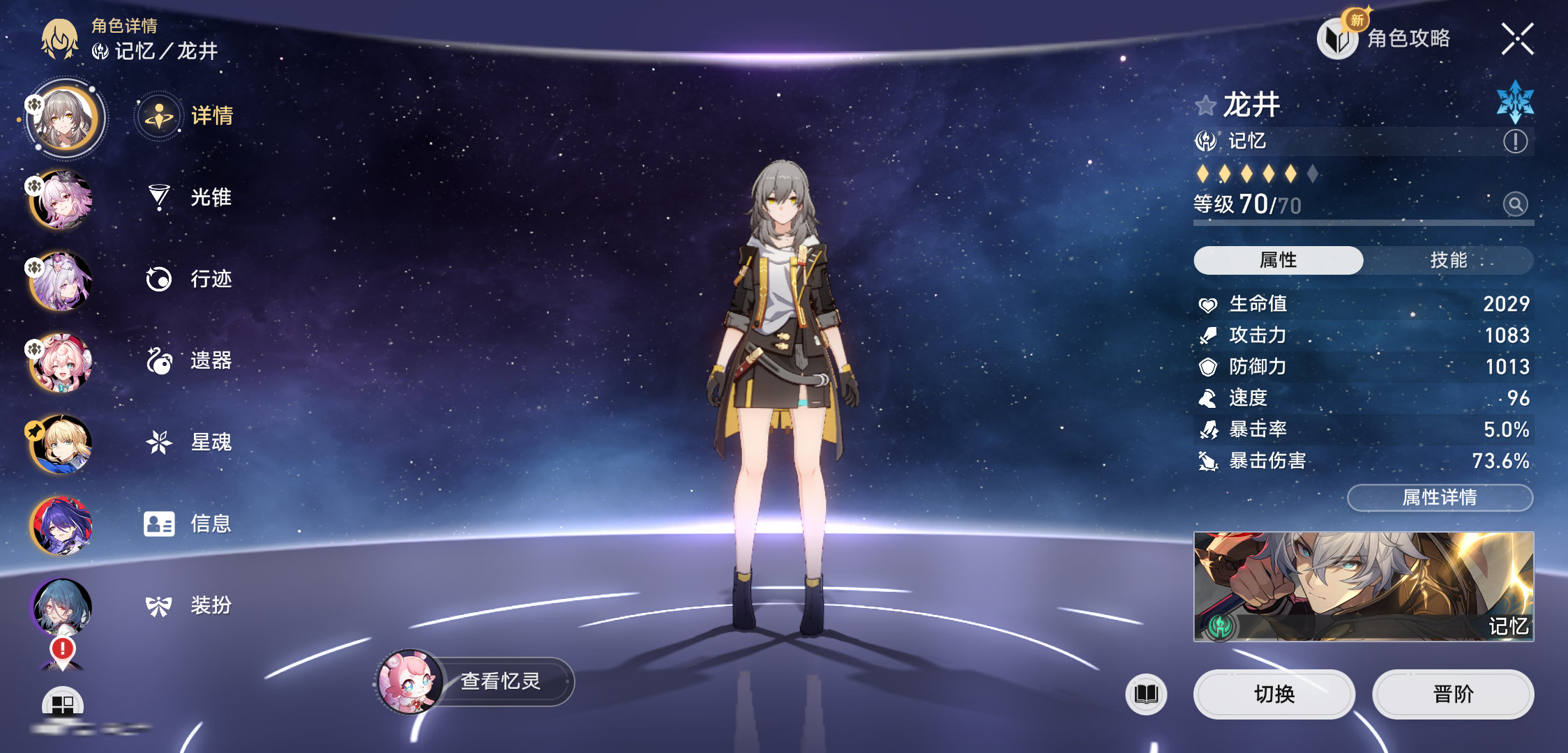1568x753 pixels.
Task: Select the pink-haired character portrait in the list
Action: [63, 200]
